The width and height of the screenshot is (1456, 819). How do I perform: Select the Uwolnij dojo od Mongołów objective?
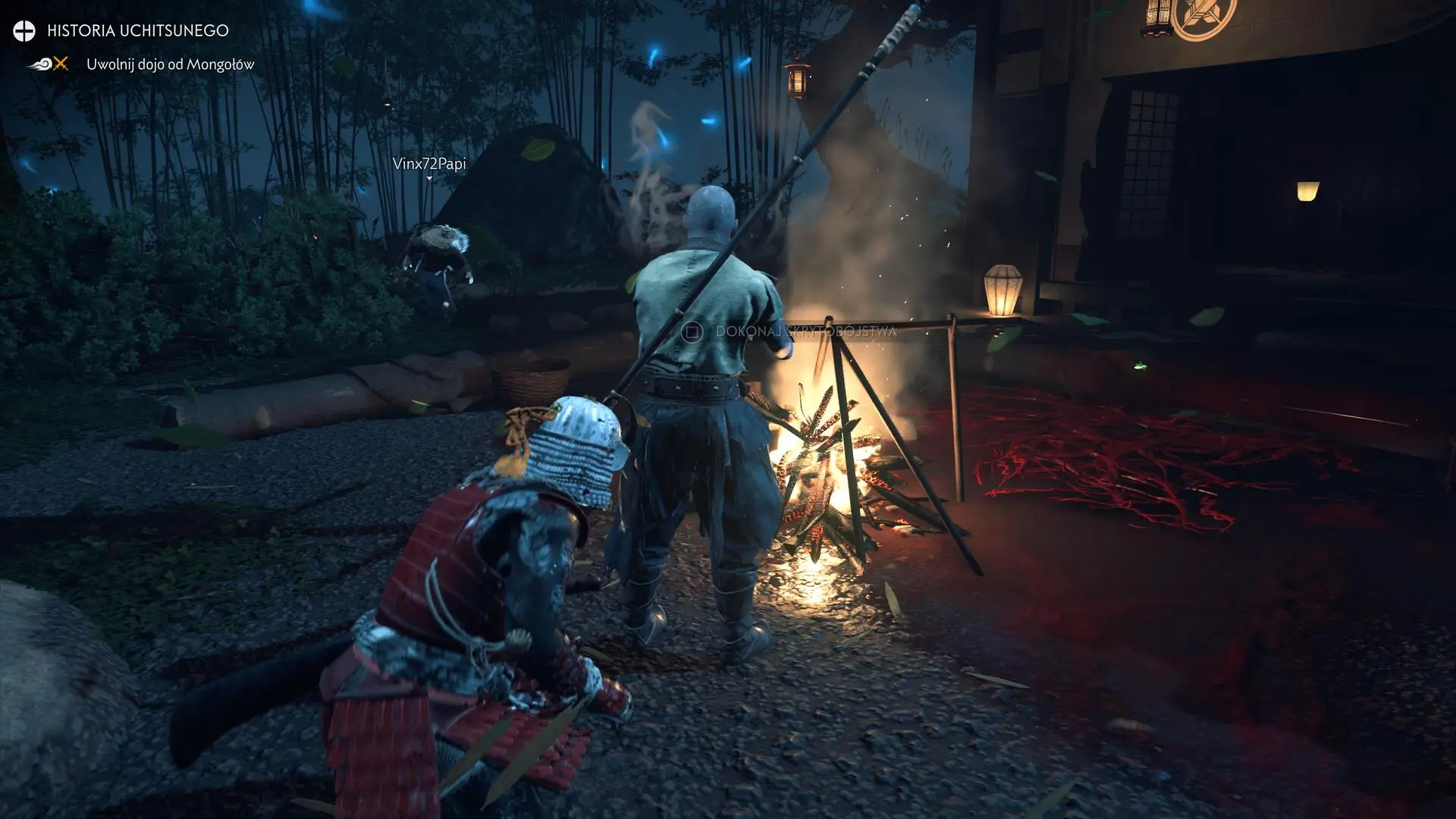170,64
